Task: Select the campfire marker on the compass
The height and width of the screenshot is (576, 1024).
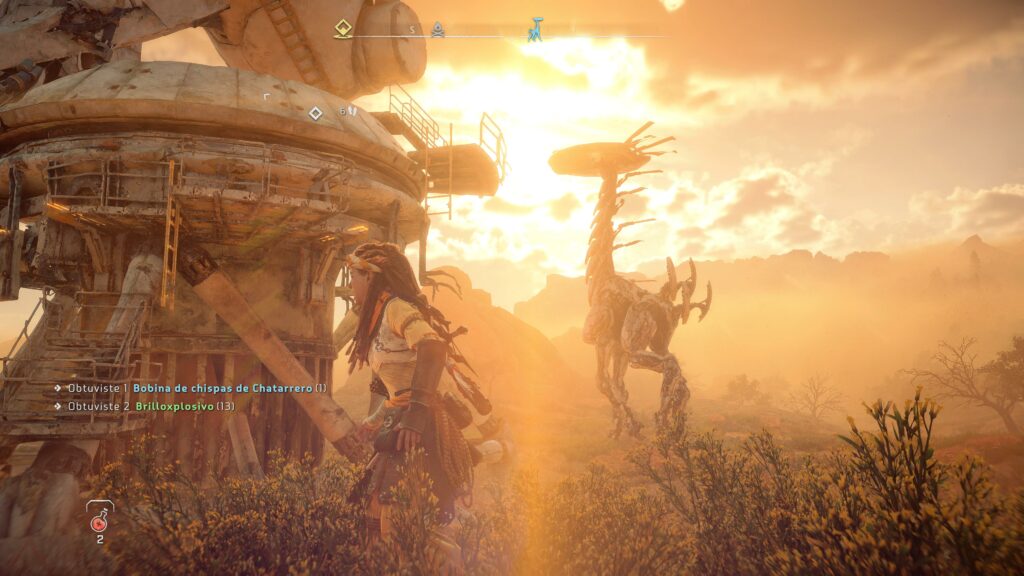Action: click(438, 30)
